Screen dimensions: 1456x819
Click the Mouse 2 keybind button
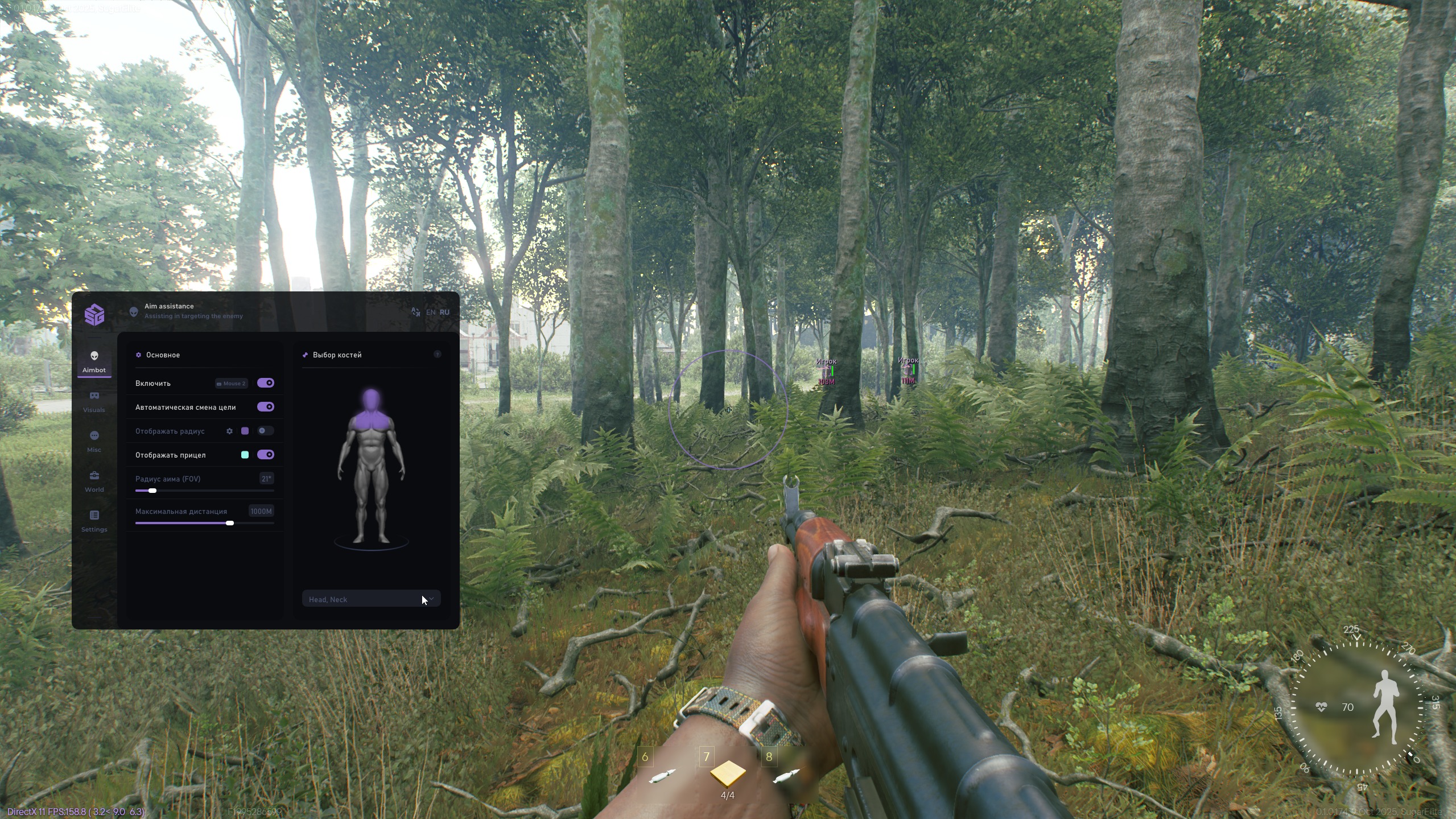pyautogui.click(x=231, y=383)
